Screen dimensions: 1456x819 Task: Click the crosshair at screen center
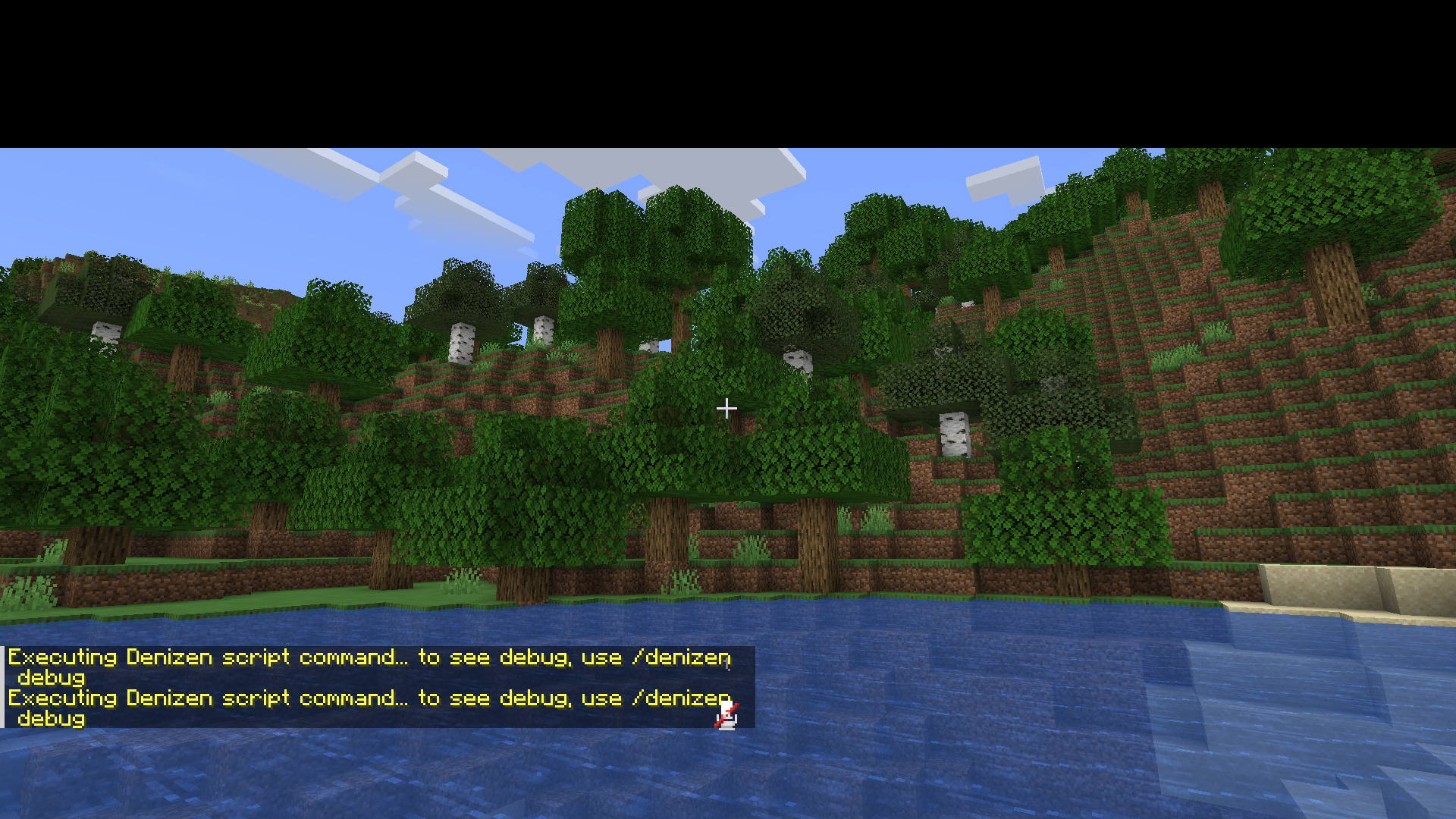726,409
